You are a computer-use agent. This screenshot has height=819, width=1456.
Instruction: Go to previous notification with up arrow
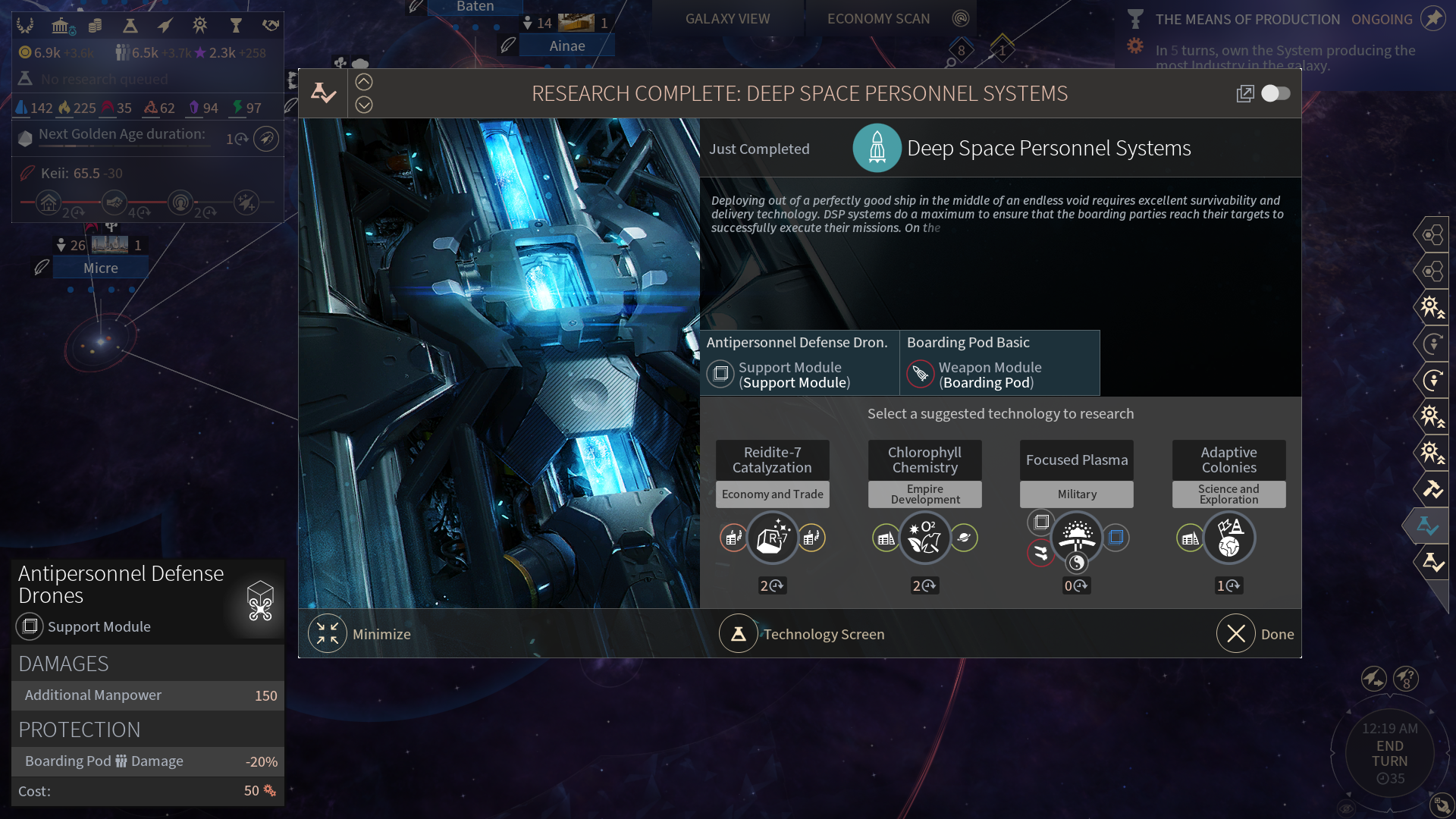pos(364,82)
